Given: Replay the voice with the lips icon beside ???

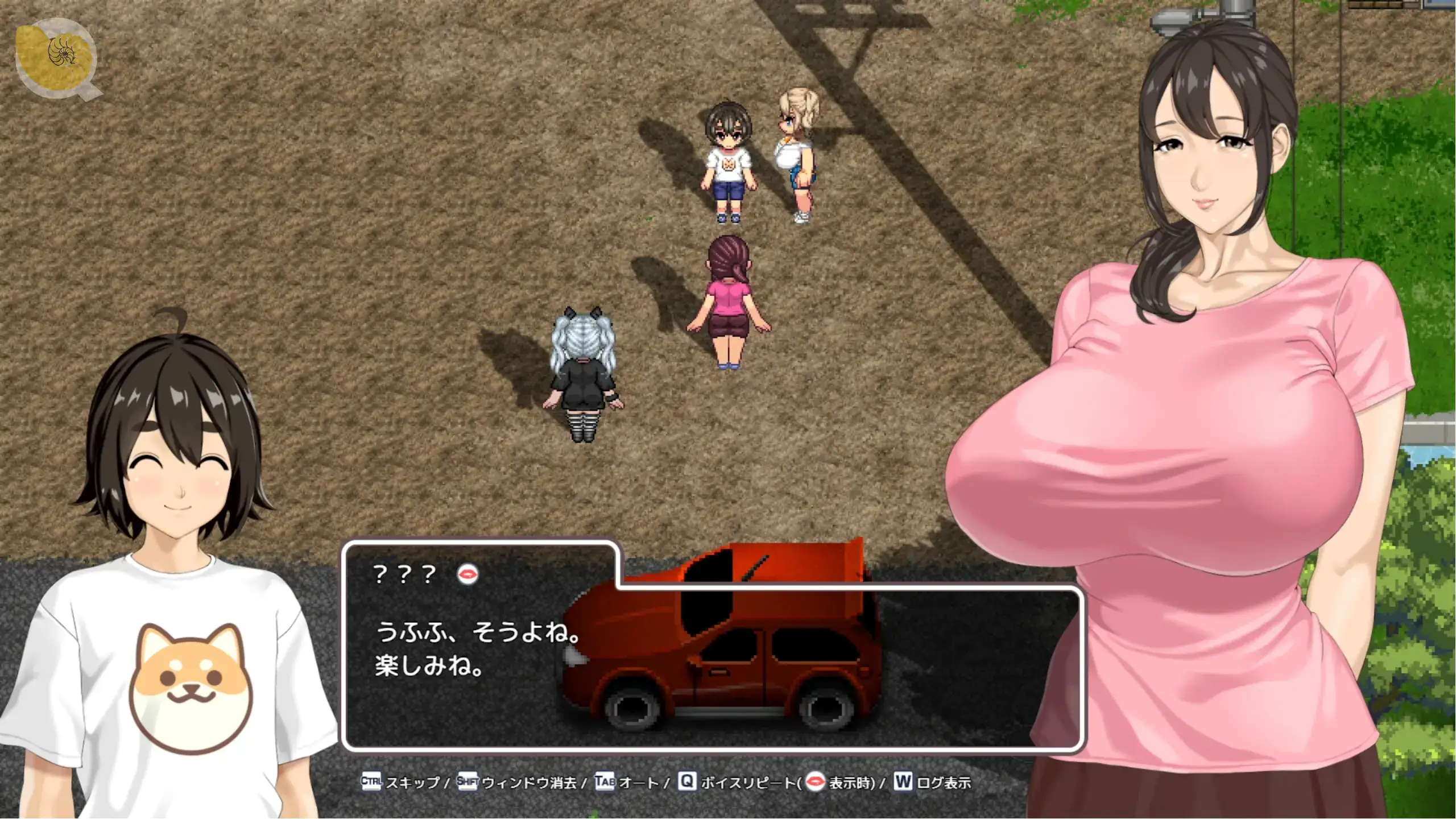Looking at the screenshot, I should [x=468, y=574].
